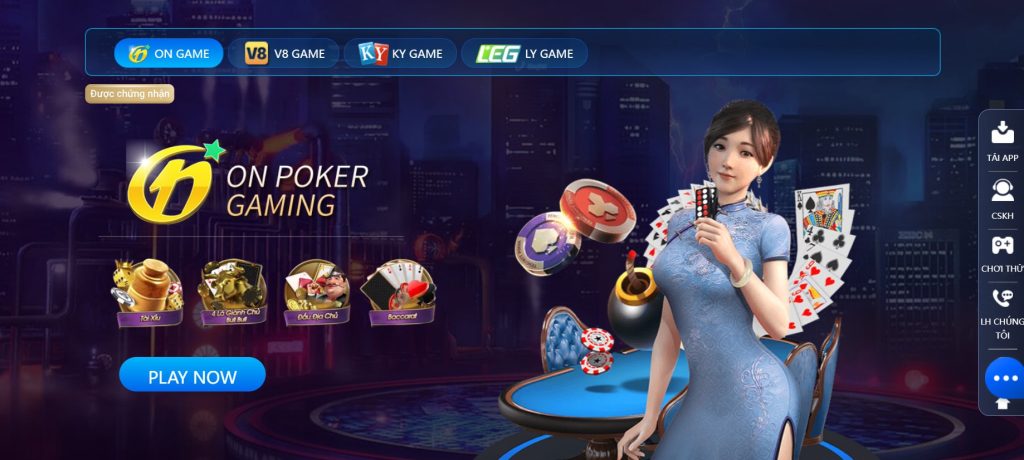The height and width of the screenshot is (460, 1024).
Task: Open the Tài Xỉu dice game
Action: (x=148, y=292)
